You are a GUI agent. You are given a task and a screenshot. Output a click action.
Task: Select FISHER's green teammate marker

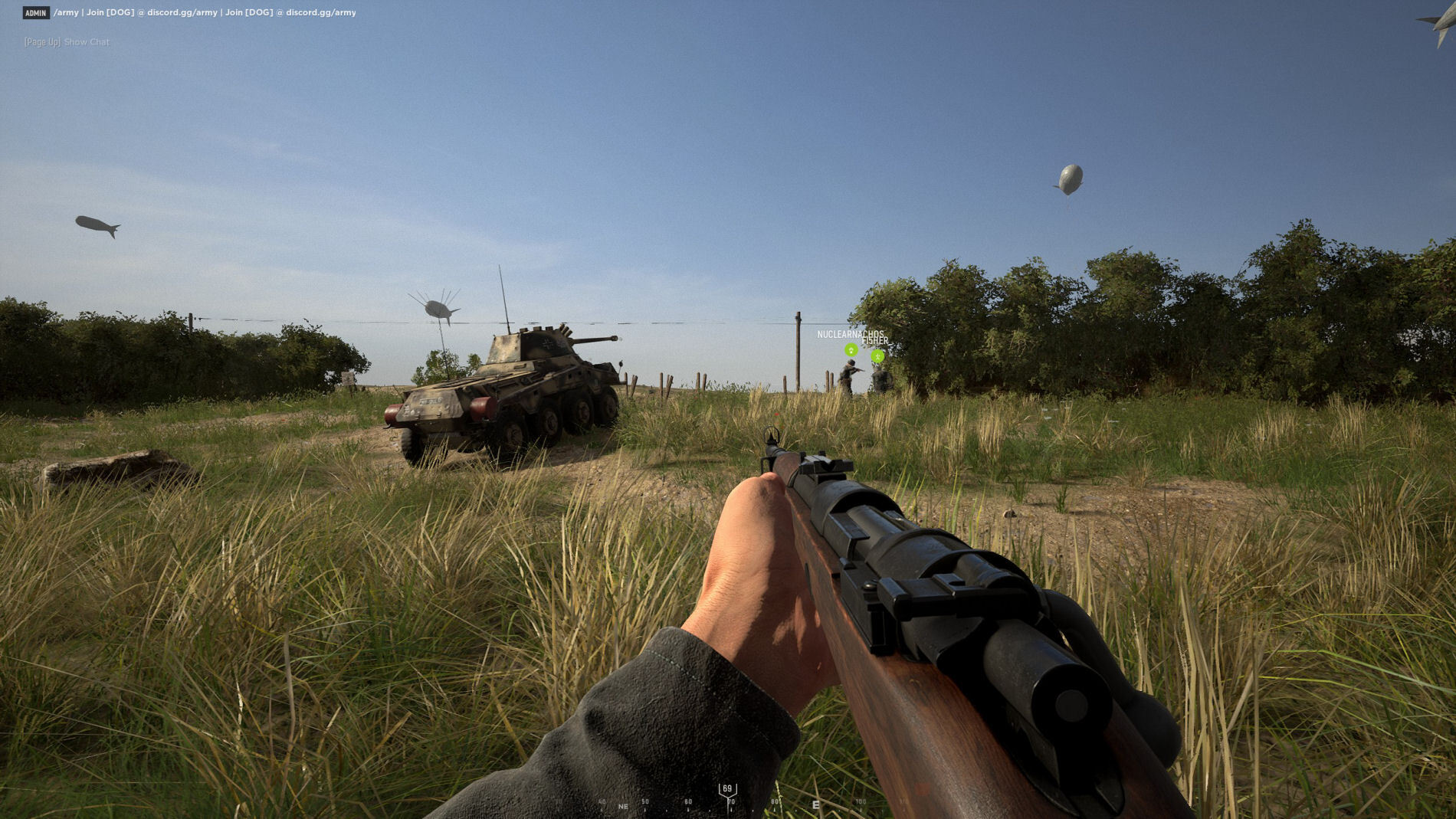(878, 355)
